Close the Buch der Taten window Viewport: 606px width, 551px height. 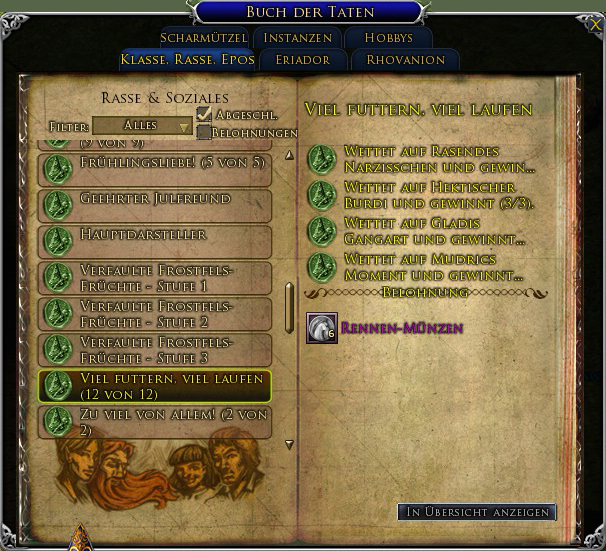(x=594, y=21)
